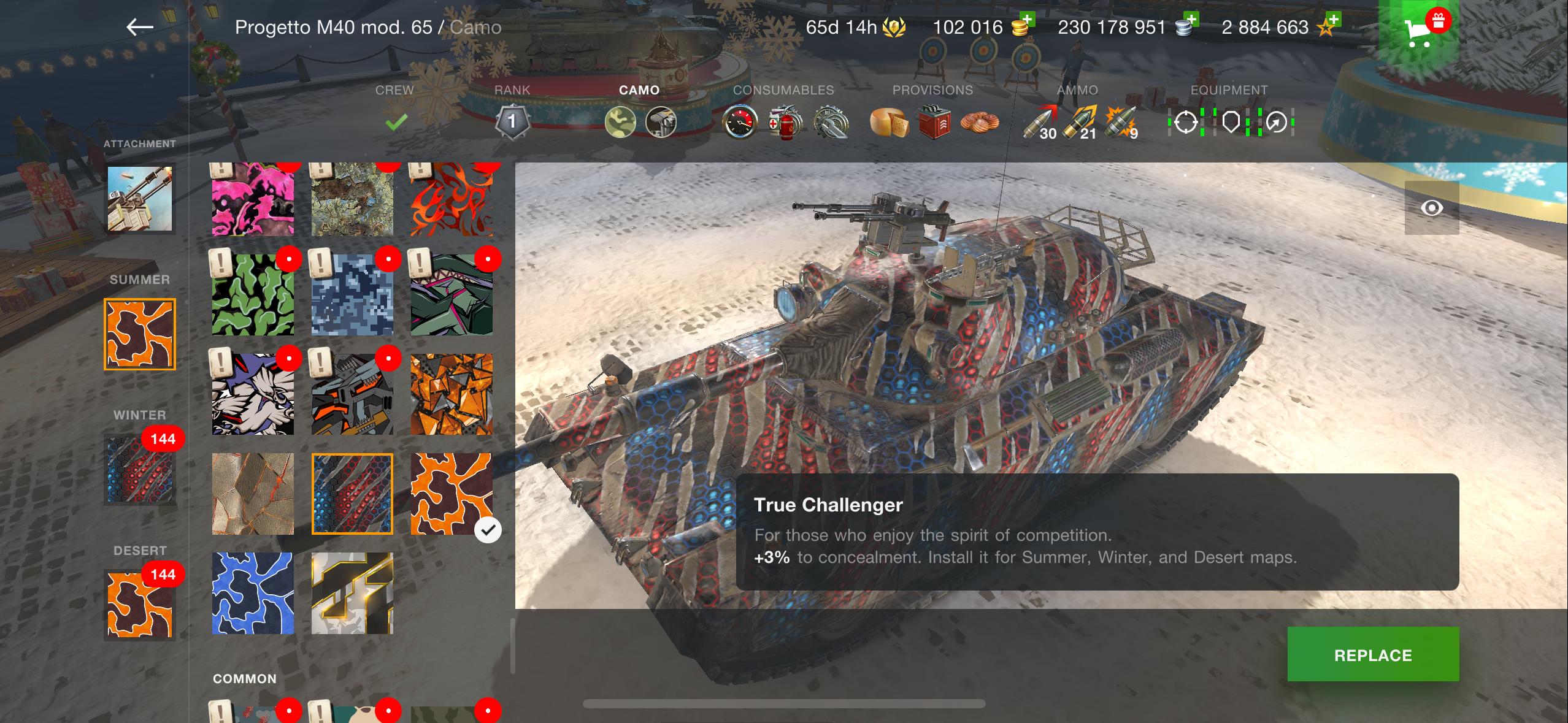Choose the blue pixel digital camo
This screenshot has height=723, width=1568.
click(352, 295)
